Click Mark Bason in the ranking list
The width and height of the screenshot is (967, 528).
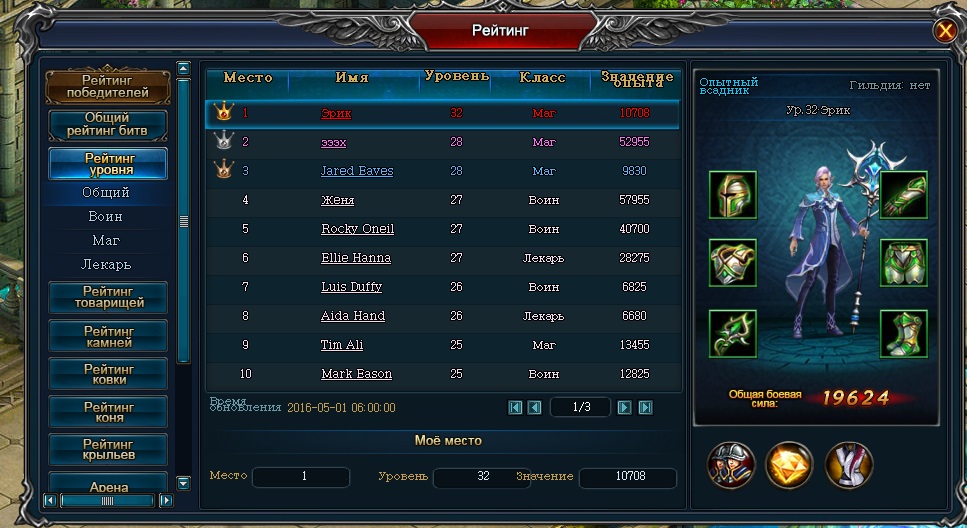click(x=356, y=374)
